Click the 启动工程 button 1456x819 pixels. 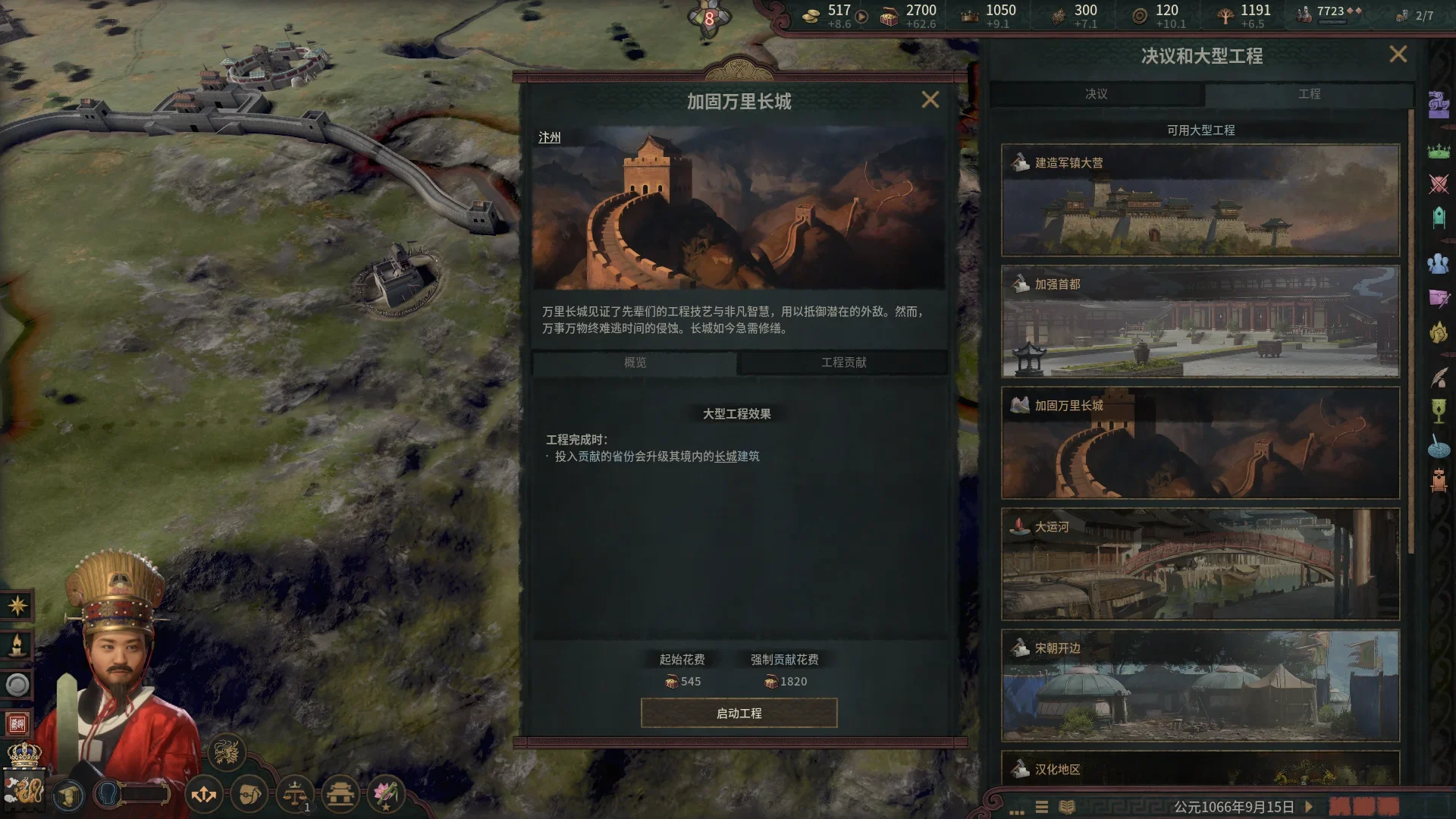[738, 713]
